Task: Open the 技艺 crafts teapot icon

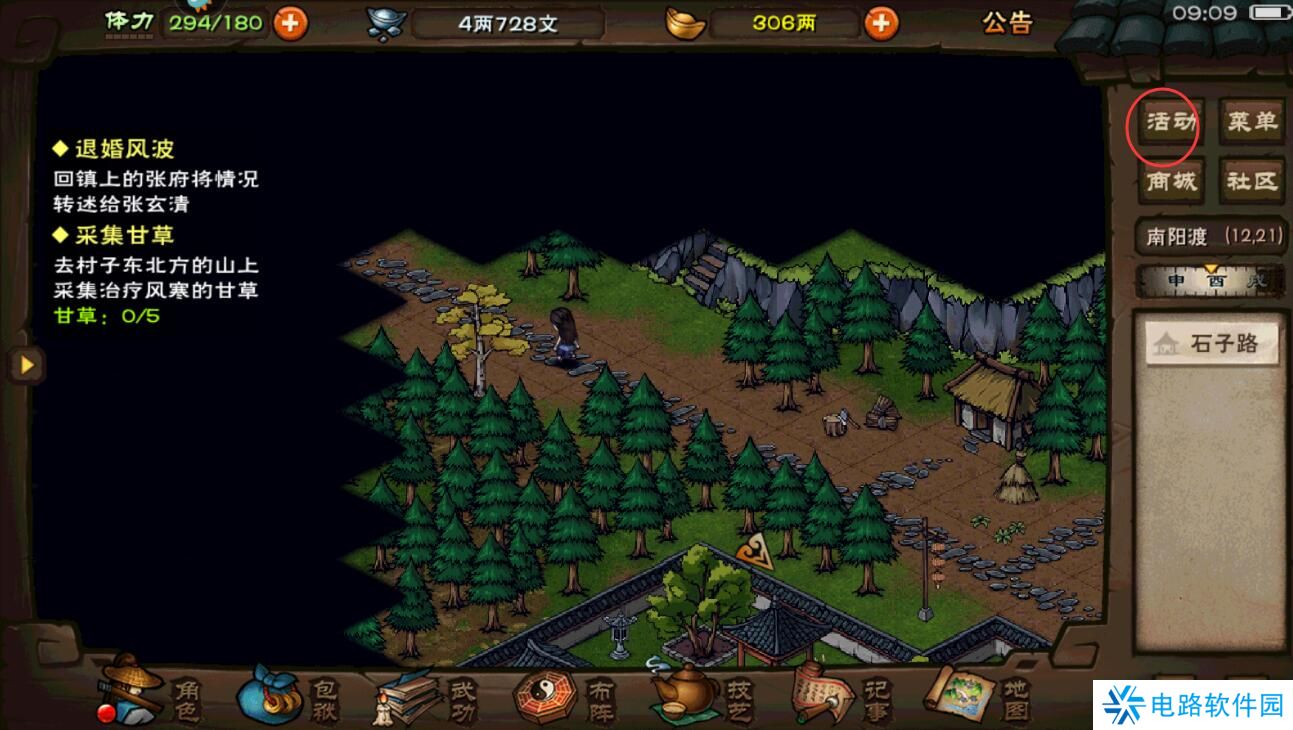Action: [x=703, y=692]
